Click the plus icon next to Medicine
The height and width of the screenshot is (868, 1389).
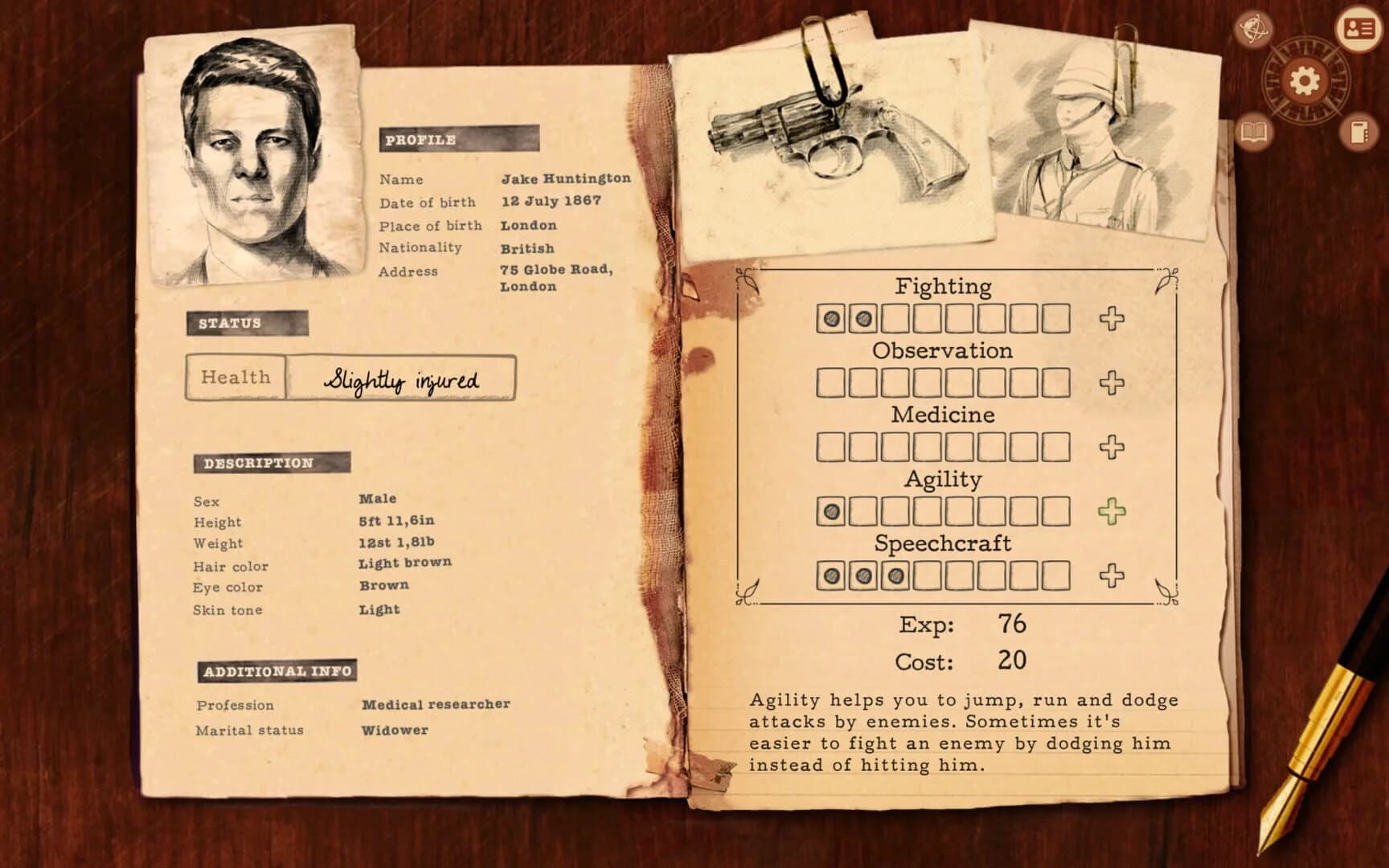1112,445
